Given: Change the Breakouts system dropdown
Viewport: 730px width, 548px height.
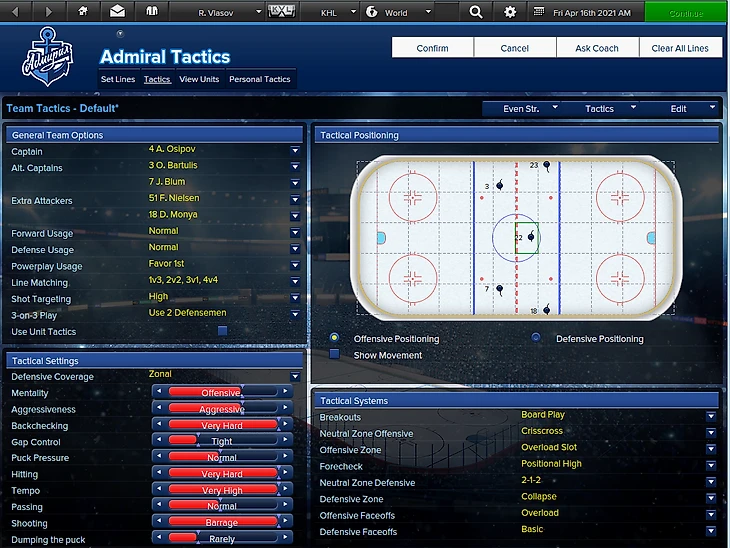Looking at the screenshot, I should click(711, 416).
